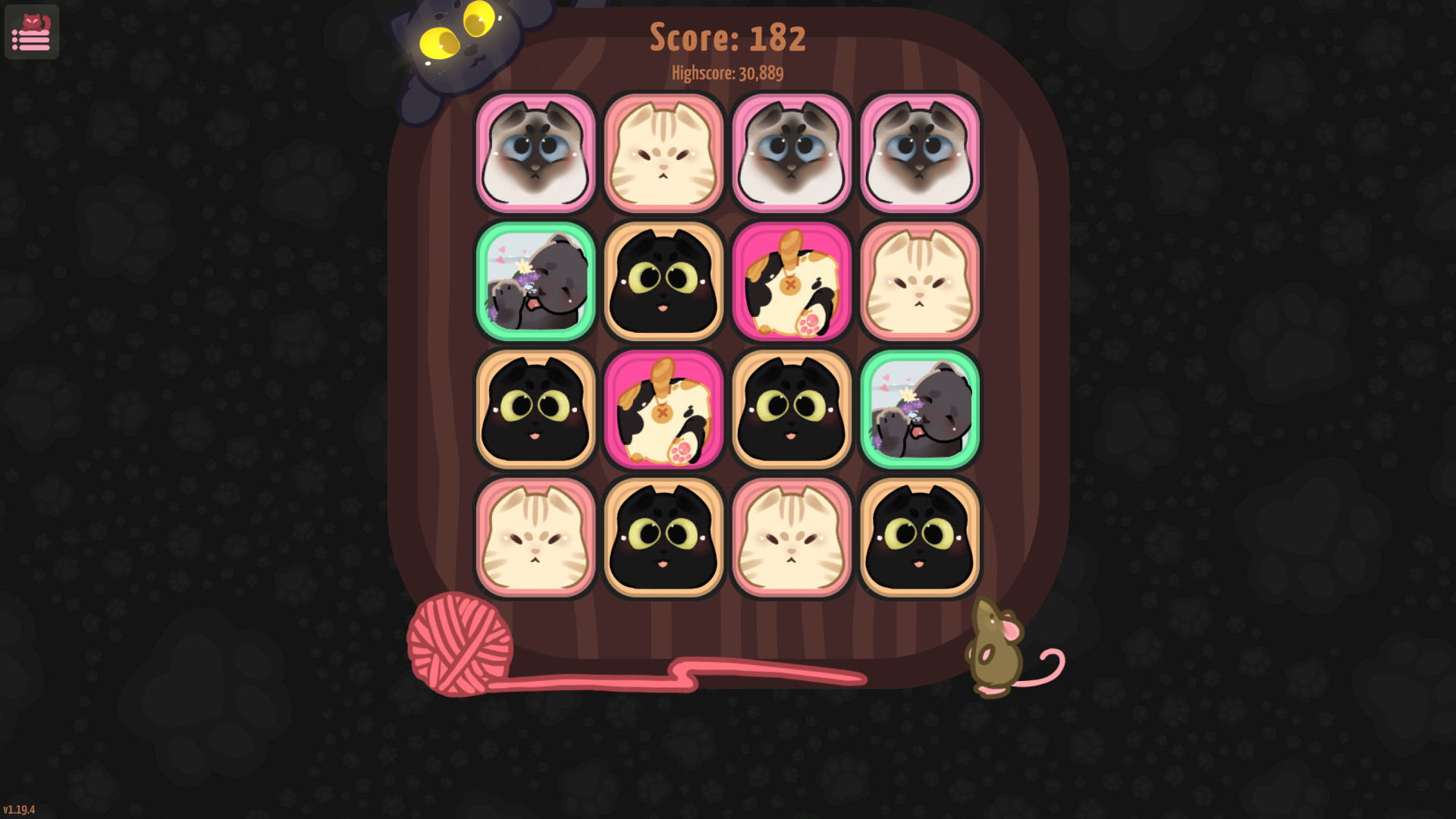Click the cream tabby cat in the top row

pos(663,151)
